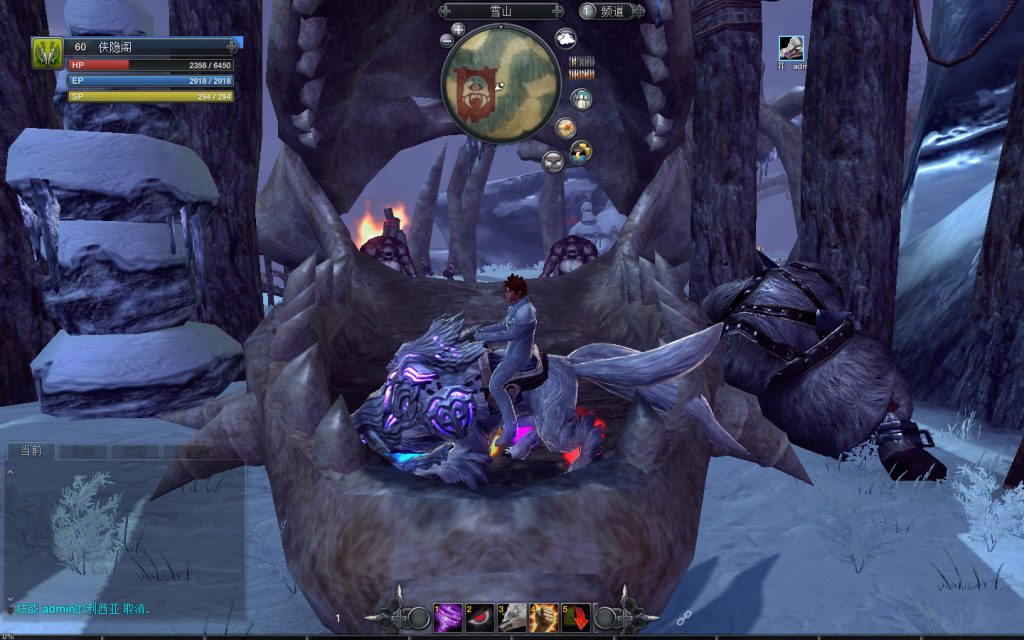The image size is (1024, 640).
Task: Open the envelope mail icon
Action: (566, 128)
